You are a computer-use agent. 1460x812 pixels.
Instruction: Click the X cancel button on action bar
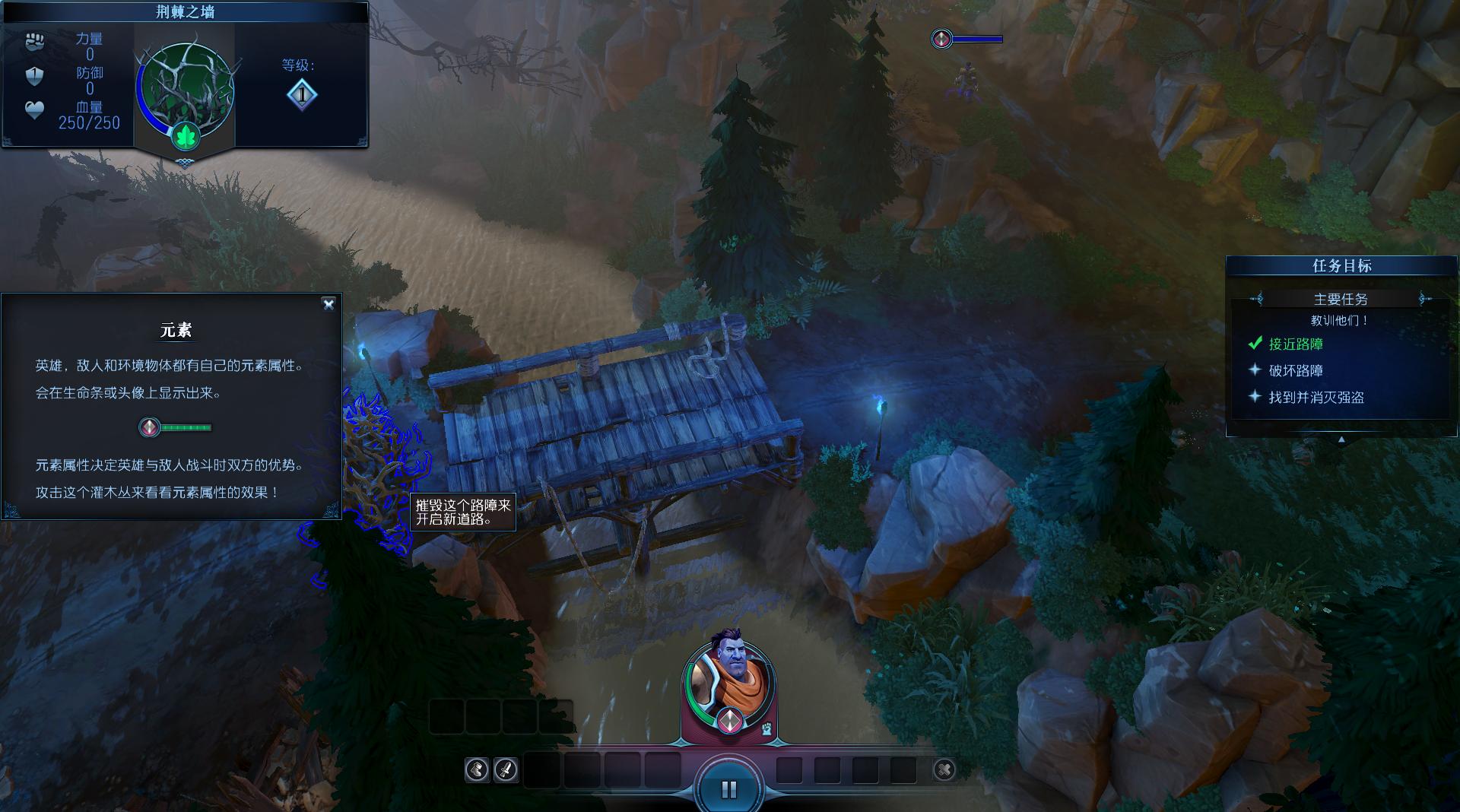pyautogui.click(x=944, y=770)
